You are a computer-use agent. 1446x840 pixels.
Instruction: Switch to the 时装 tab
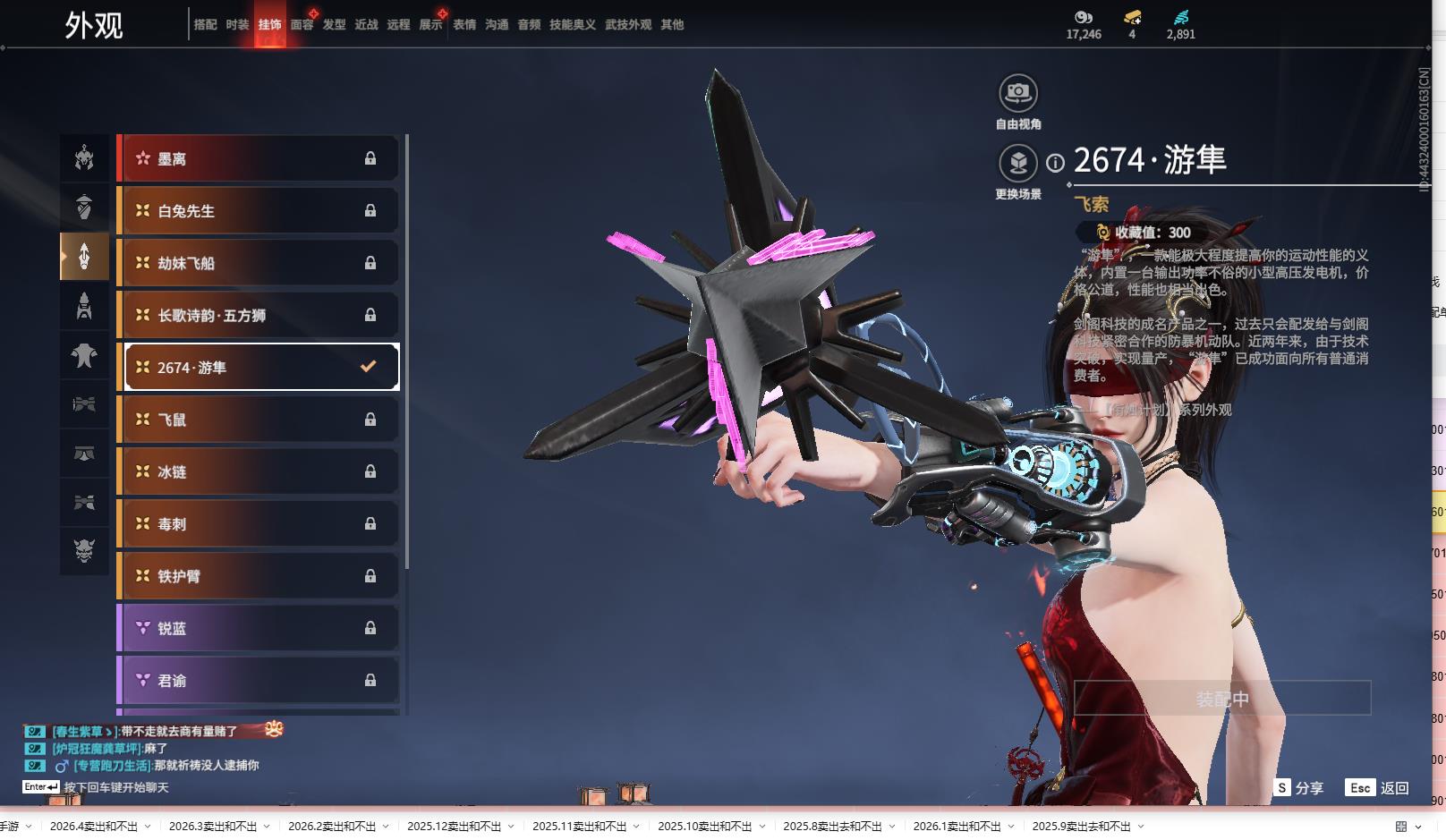tap(237, 25)
